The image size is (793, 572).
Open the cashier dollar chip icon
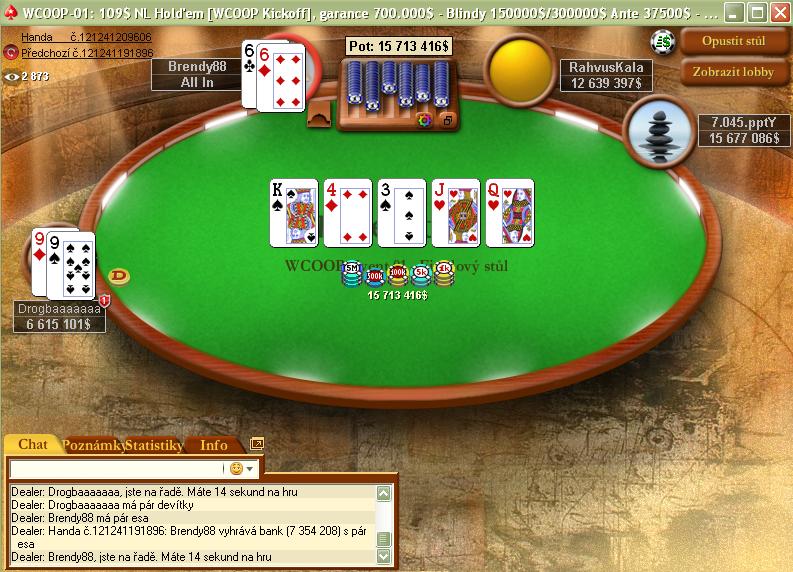[x=662, y=41]
